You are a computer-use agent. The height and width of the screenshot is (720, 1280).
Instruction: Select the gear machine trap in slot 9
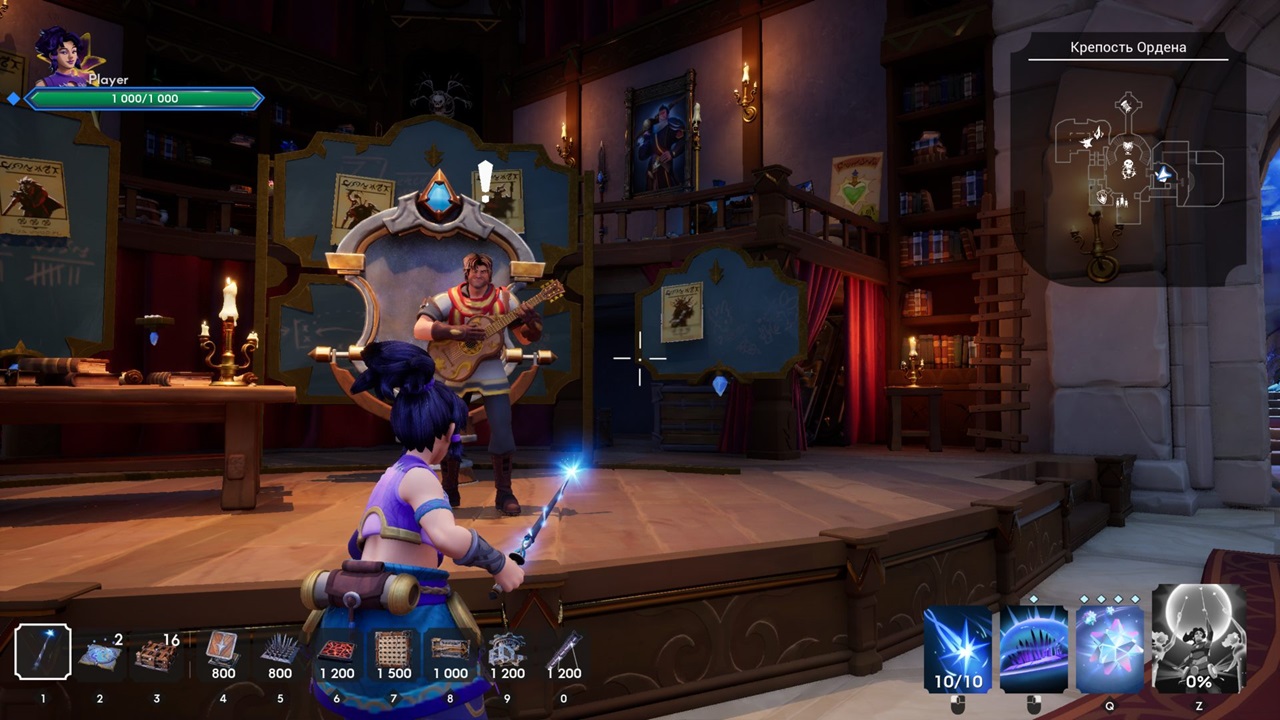pyautogui.click(x=507, y=652)
